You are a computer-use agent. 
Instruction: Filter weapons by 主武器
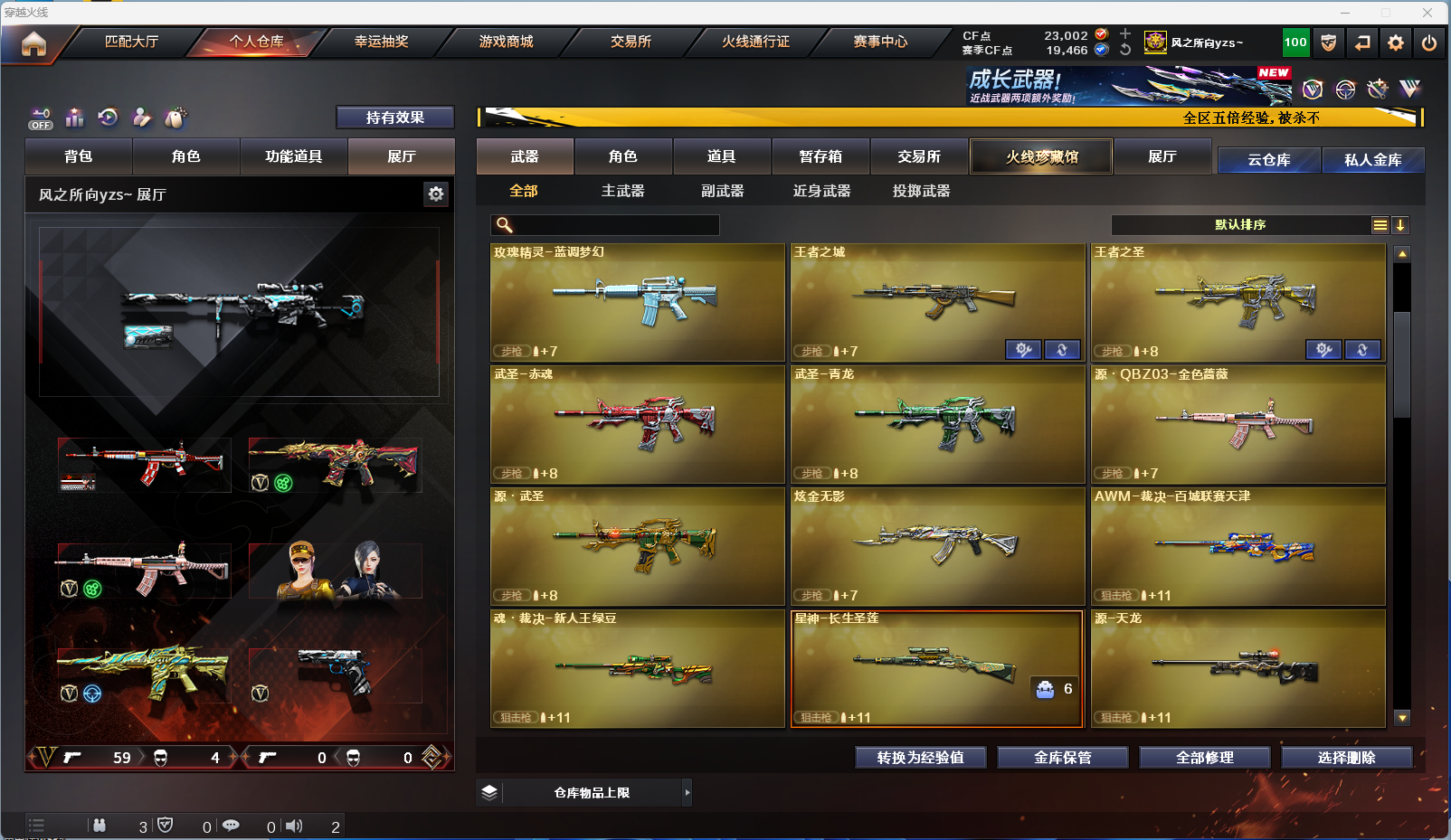click(x=622, y=191)
